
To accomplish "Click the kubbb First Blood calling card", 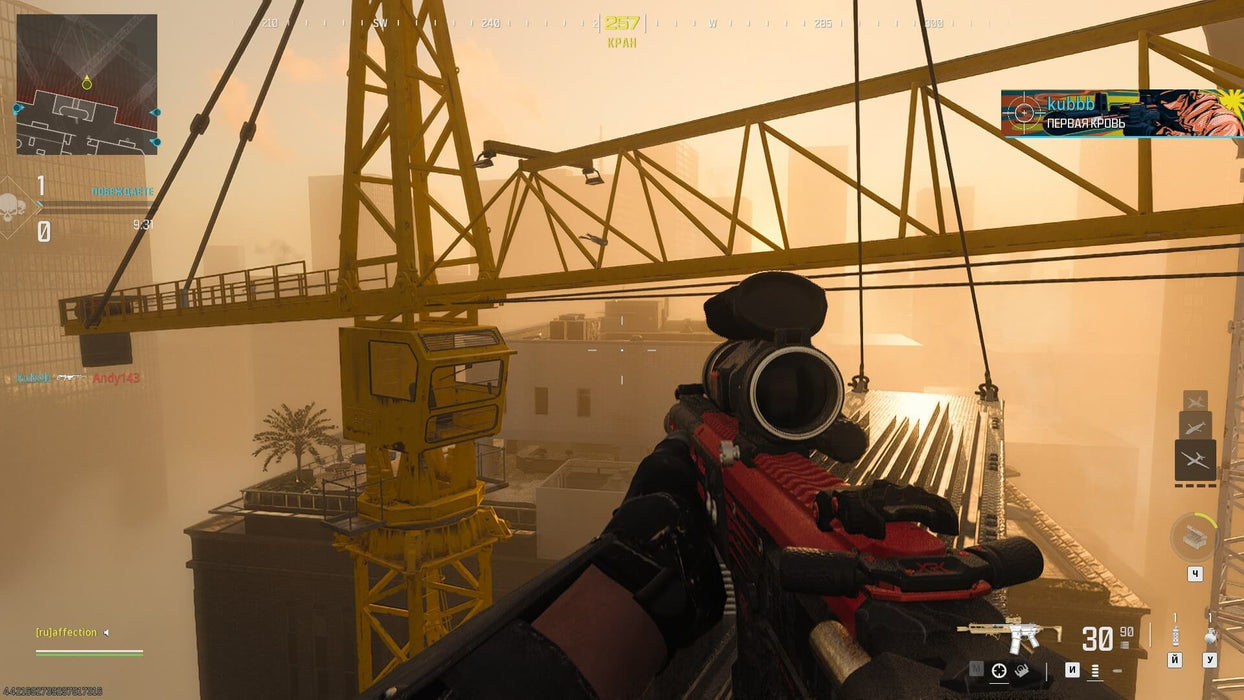I will (1121, 113).
